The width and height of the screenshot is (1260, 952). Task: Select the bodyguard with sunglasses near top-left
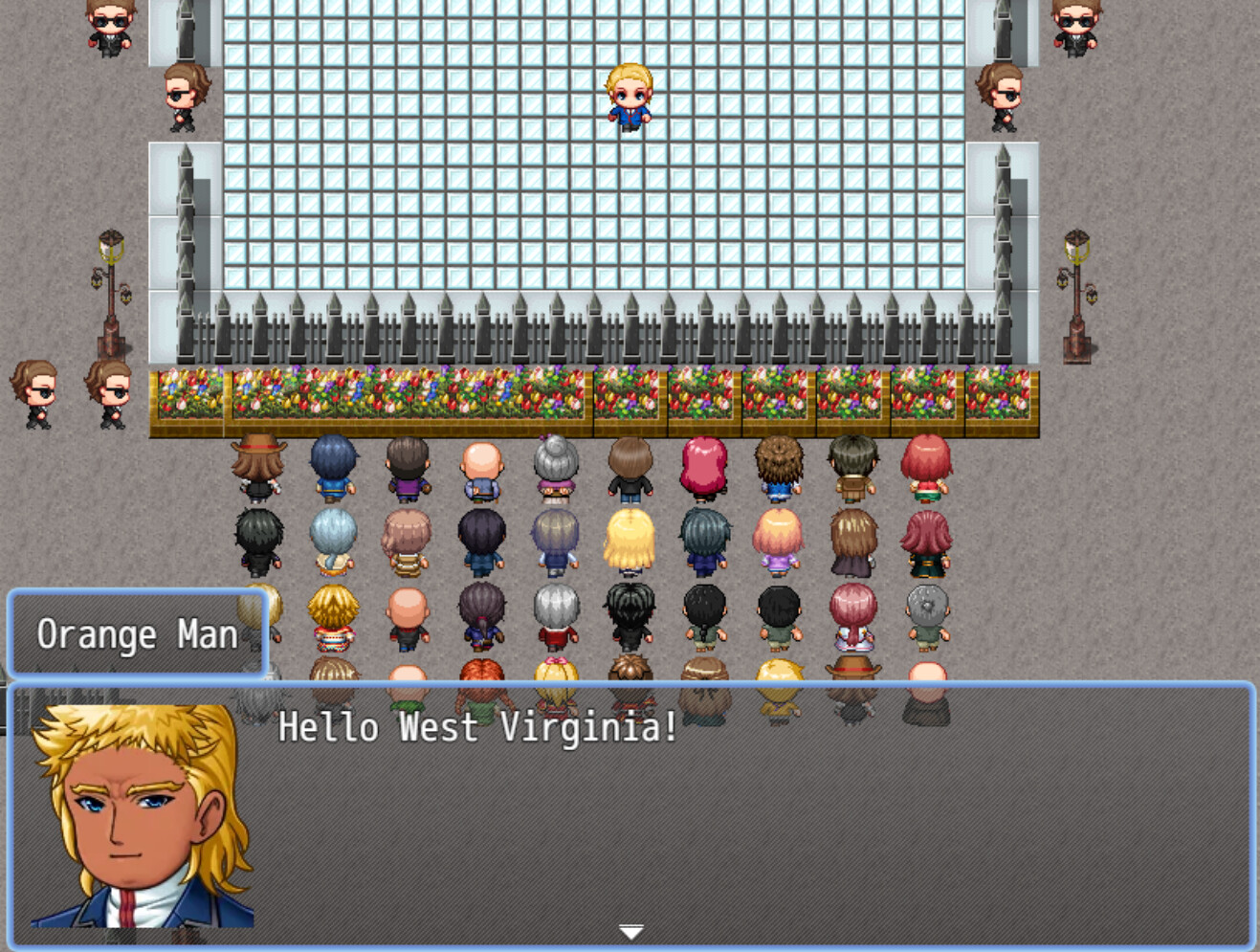point(108,24)
